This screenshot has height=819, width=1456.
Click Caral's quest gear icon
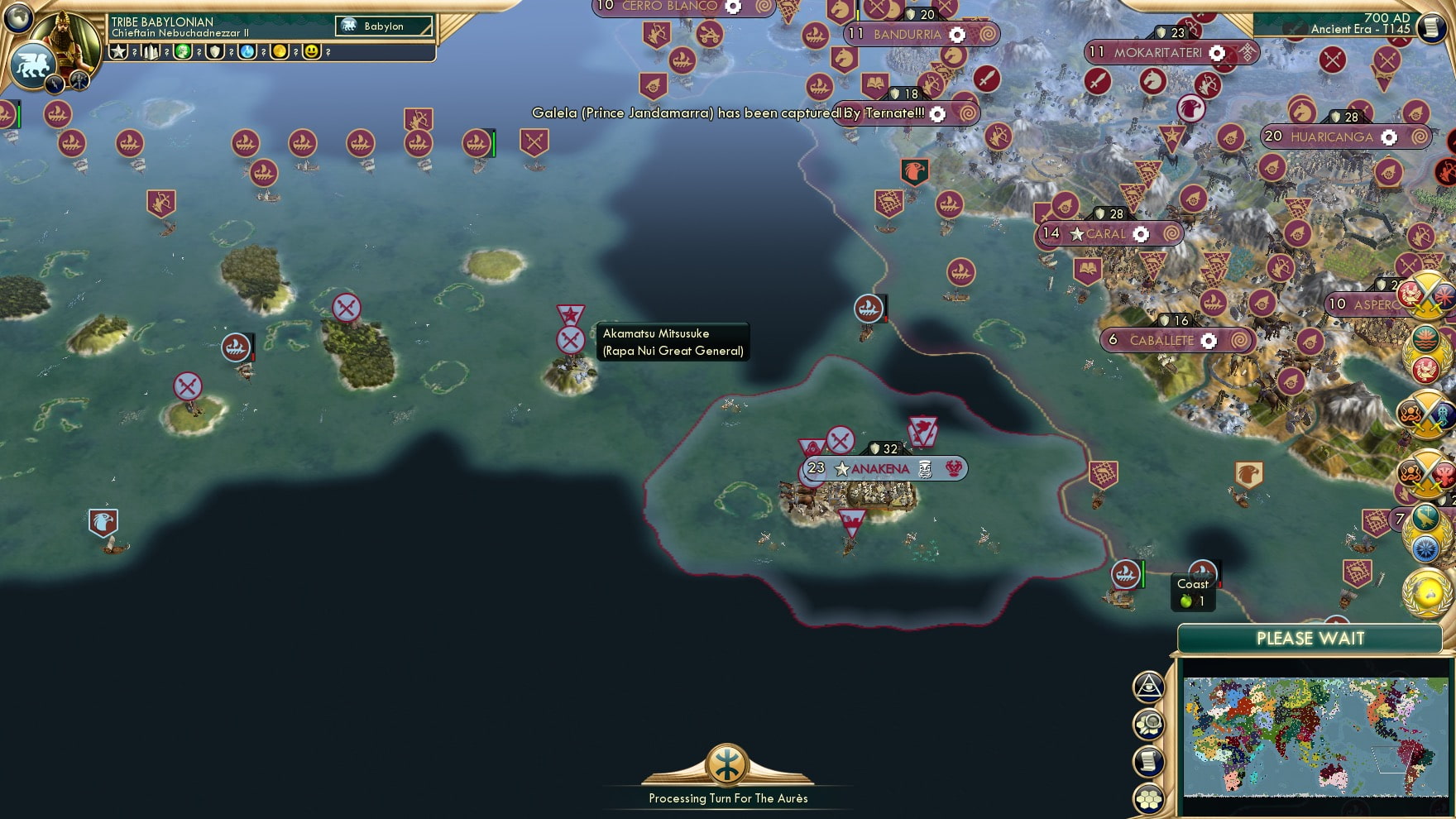point(1142,234)
